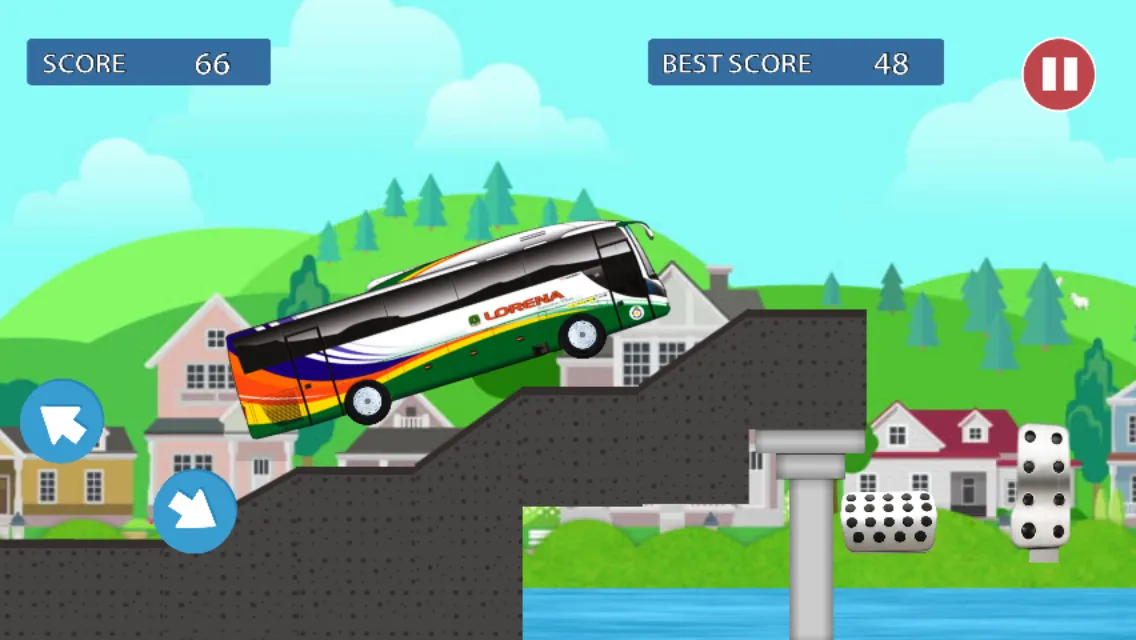1136x640 pixels.
Task: Tap the up-left tilt arrow button
Action: [62, 421]
